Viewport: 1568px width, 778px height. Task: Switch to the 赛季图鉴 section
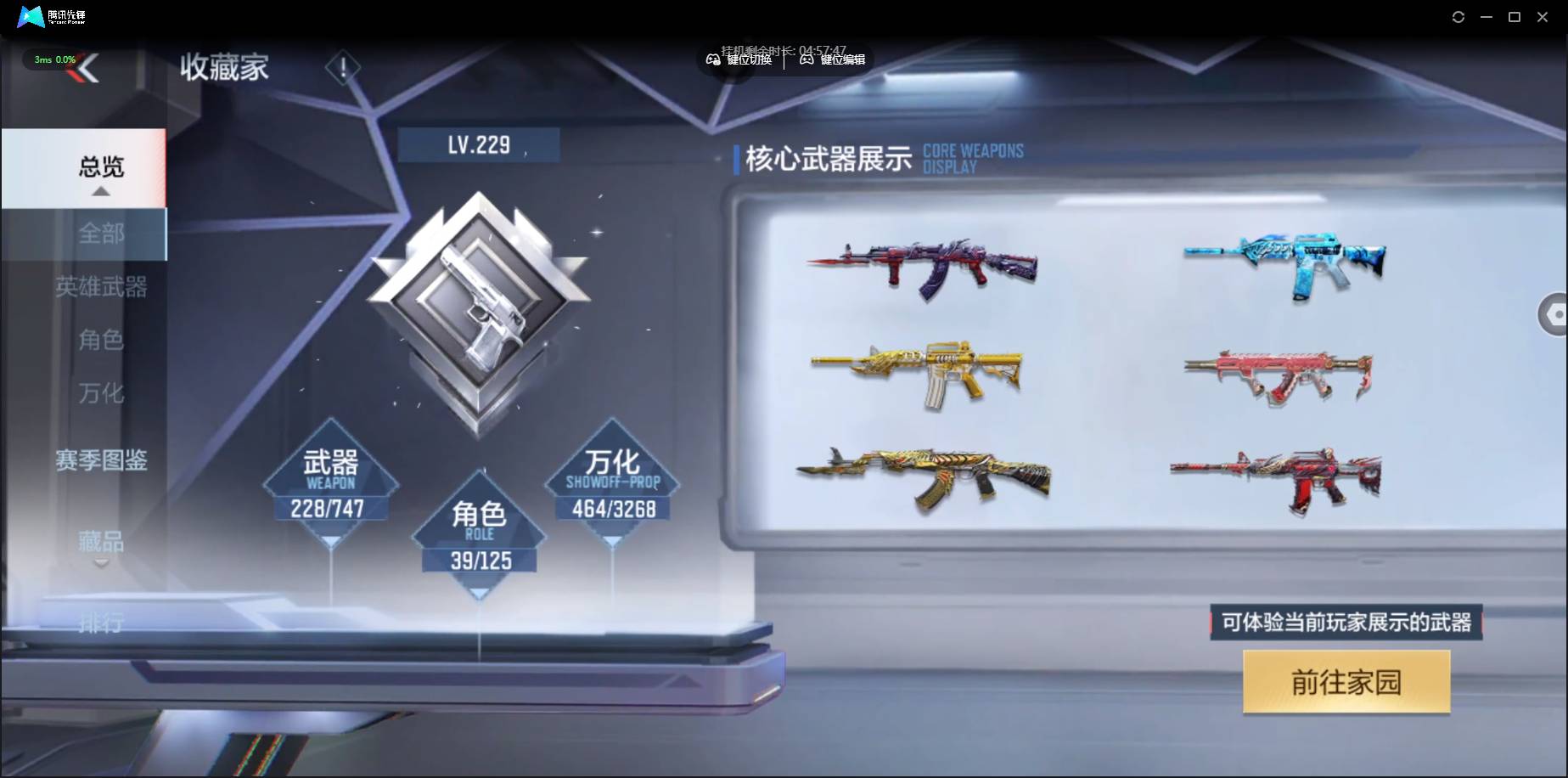(x=102, y=460)
